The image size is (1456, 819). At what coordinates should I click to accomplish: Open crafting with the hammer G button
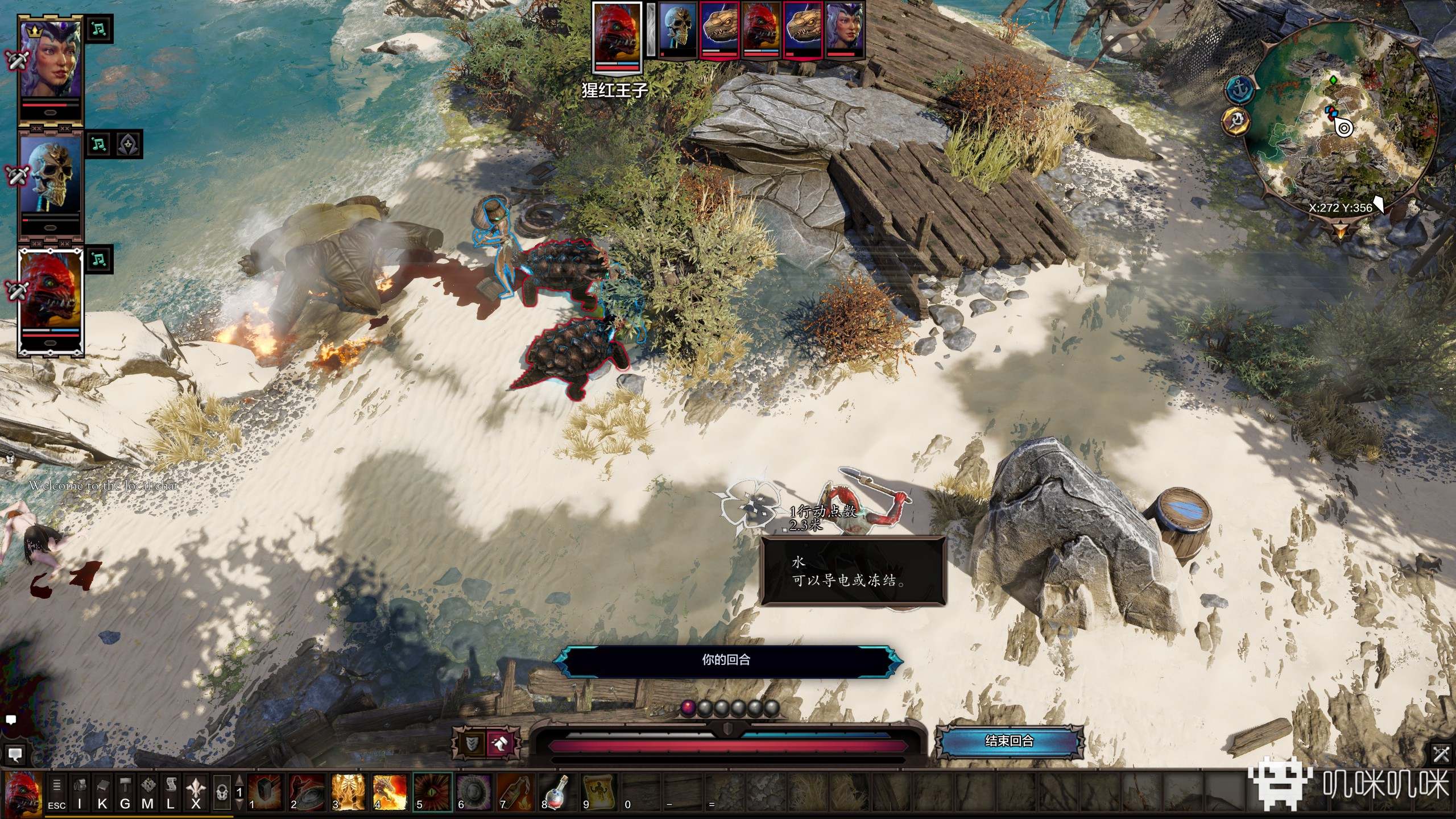click(125, 792)
